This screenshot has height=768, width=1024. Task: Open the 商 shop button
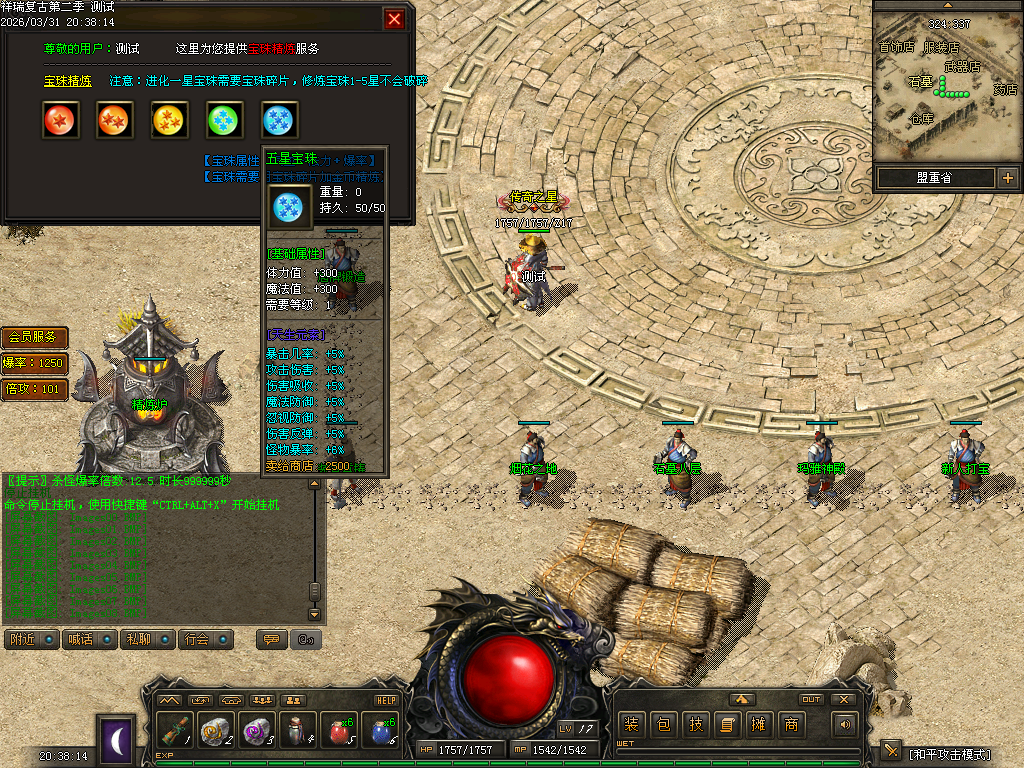pos(791,724)
